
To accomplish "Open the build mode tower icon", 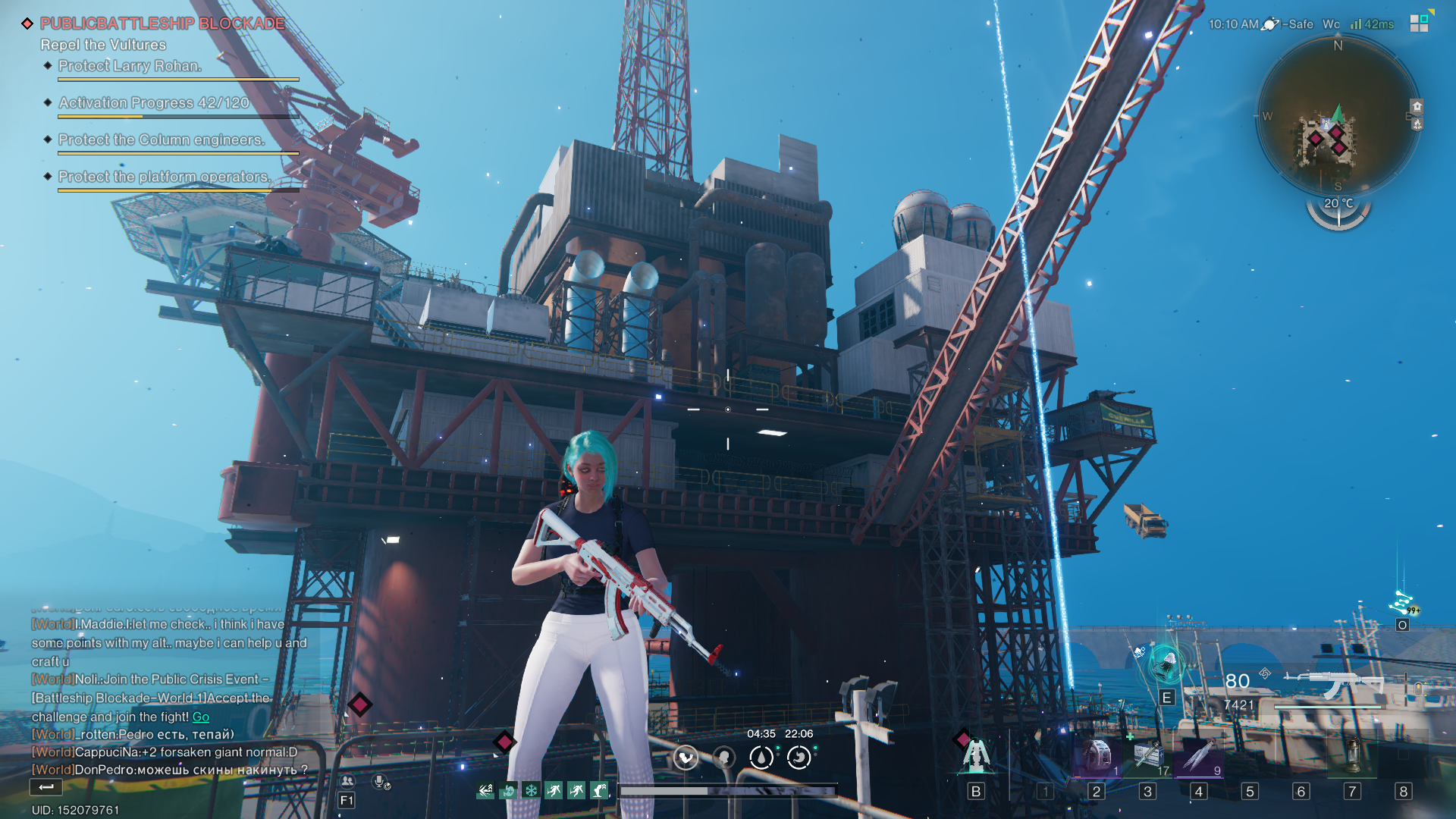I will point(975,756).
